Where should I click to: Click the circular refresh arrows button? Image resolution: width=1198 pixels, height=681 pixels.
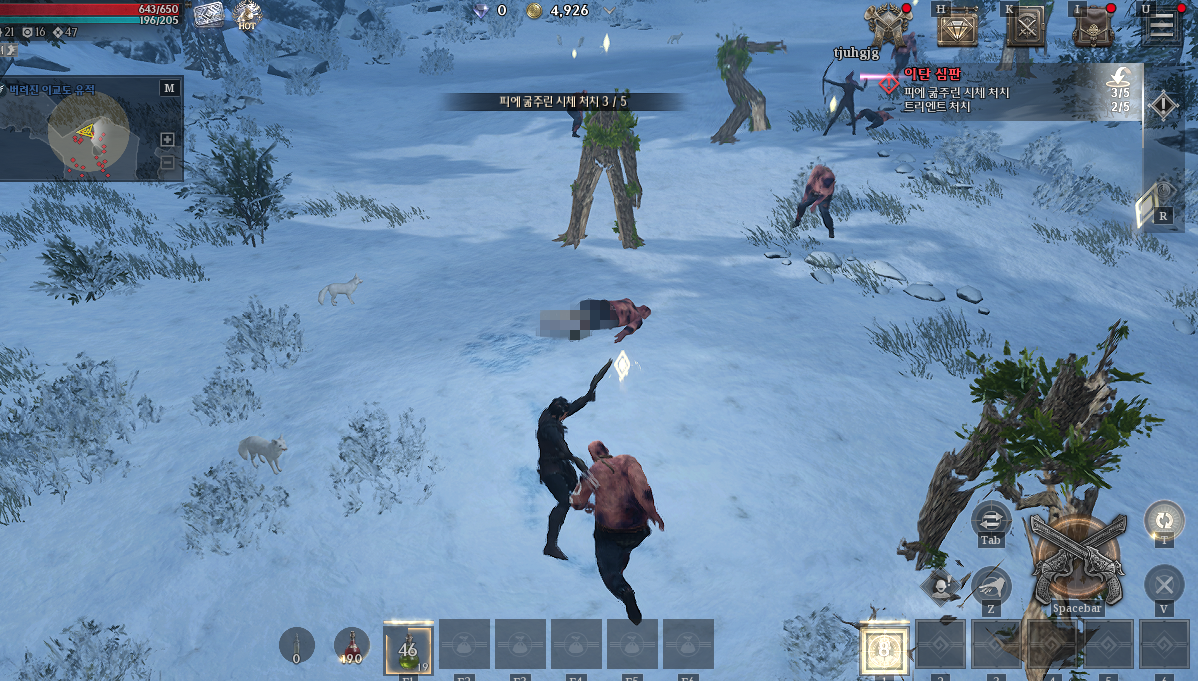1164,520
